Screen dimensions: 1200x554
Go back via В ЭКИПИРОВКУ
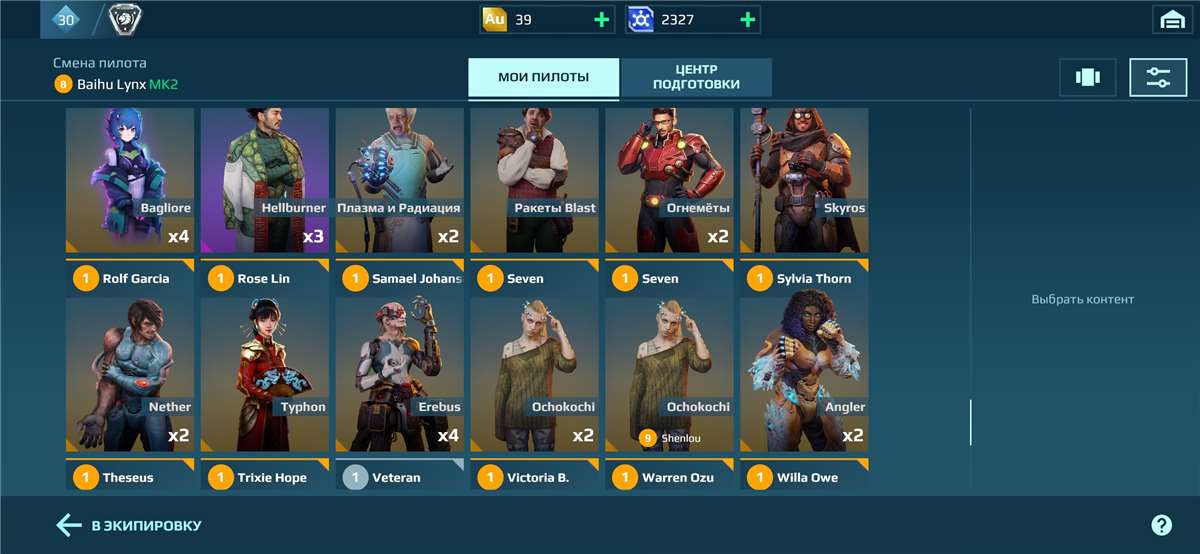click(130, 525)
